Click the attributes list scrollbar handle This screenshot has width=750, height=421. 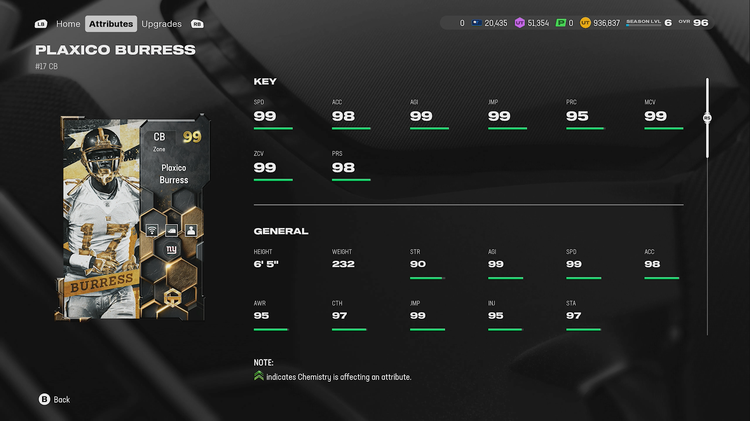[707, 118]
